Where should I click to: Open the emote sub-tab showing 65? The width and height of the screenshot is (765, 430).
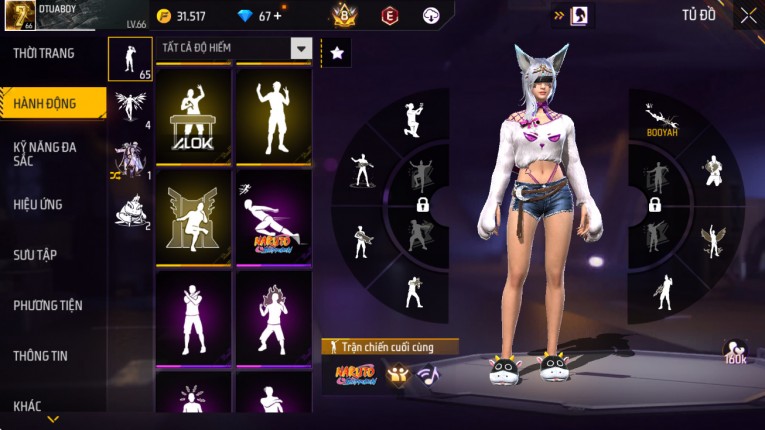coord(130,59)
